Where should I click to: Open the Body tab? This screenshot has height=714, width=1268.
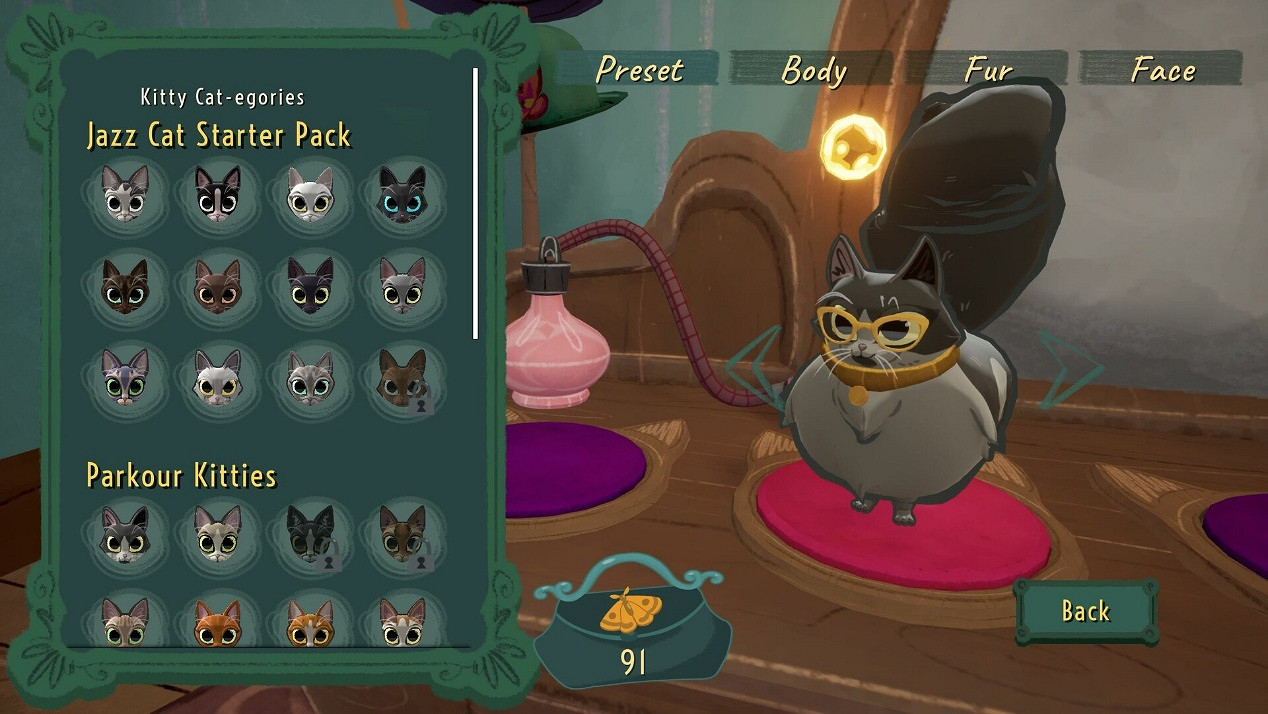tap(813, 69)
